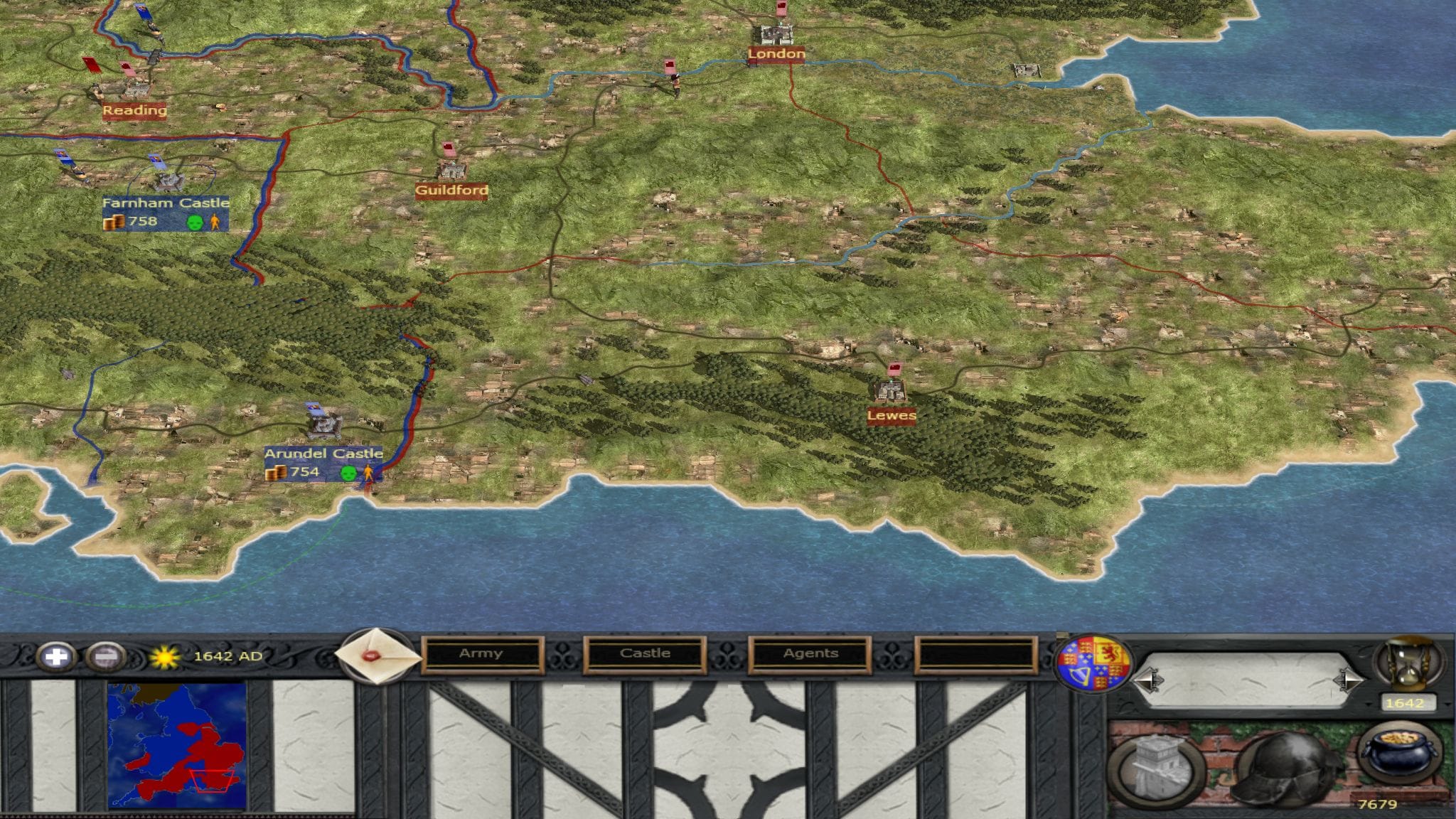Zoom out the minimap with the minus button
This screenshot has width=1456, height=819.
(x=105, y=655)
